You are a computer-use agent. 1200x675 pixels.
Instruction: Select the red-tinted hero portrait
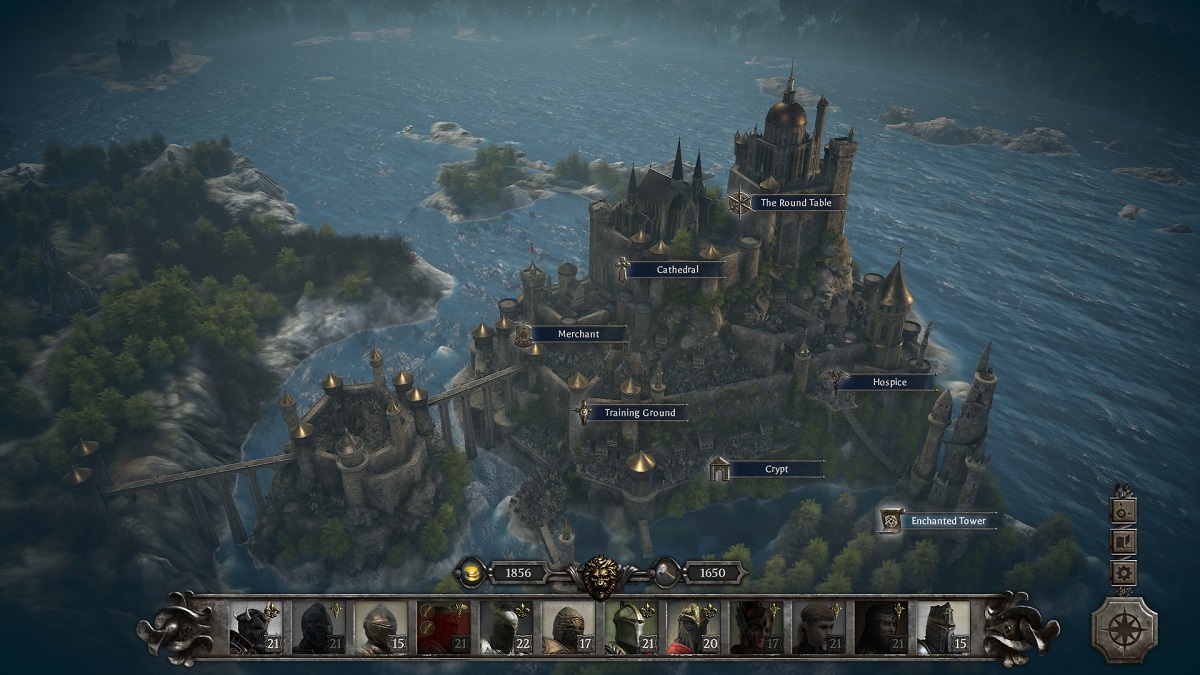(x=444, y=628)
